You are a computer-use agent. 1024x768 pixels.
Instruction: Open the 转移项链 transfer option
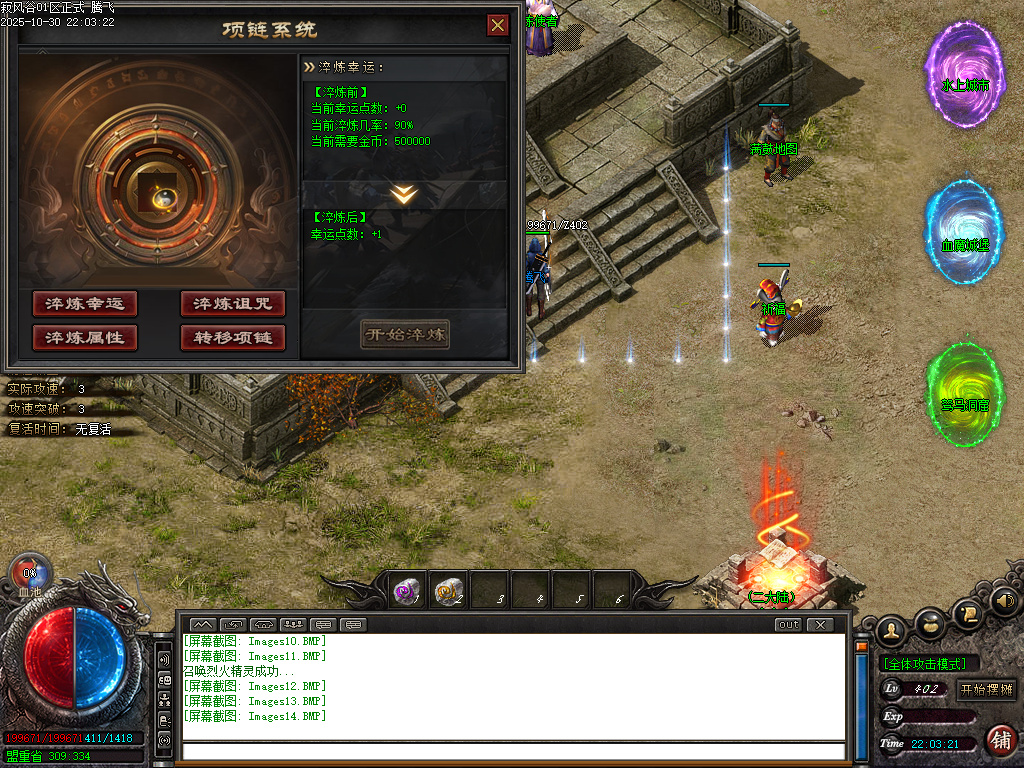pos(233,338)
